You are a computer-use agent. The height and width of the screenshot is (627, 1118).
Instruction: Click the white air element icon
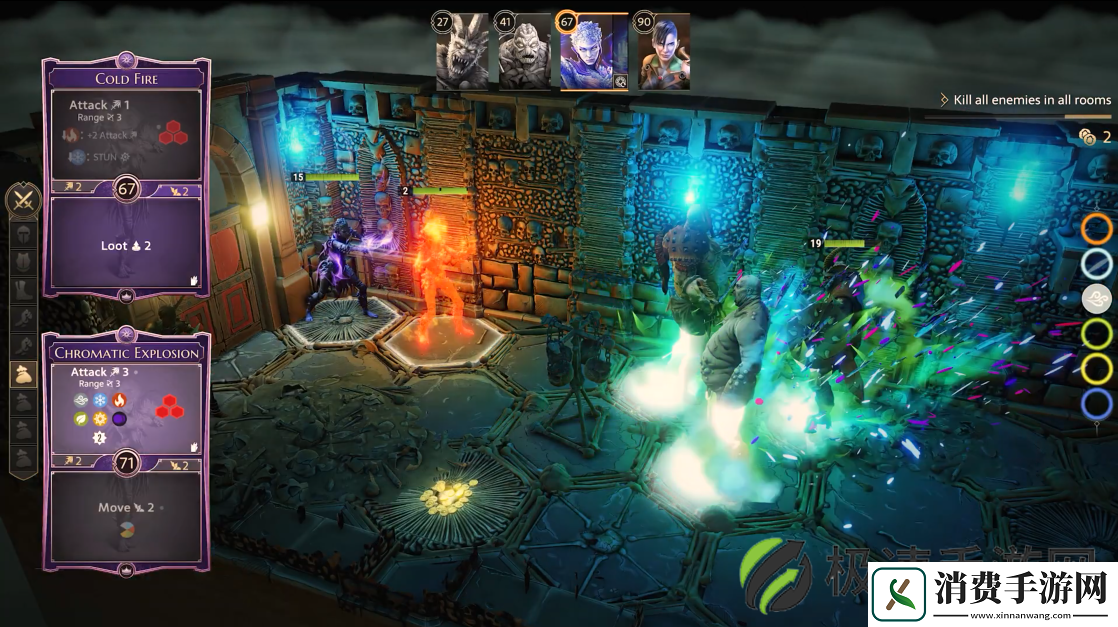1097,299
